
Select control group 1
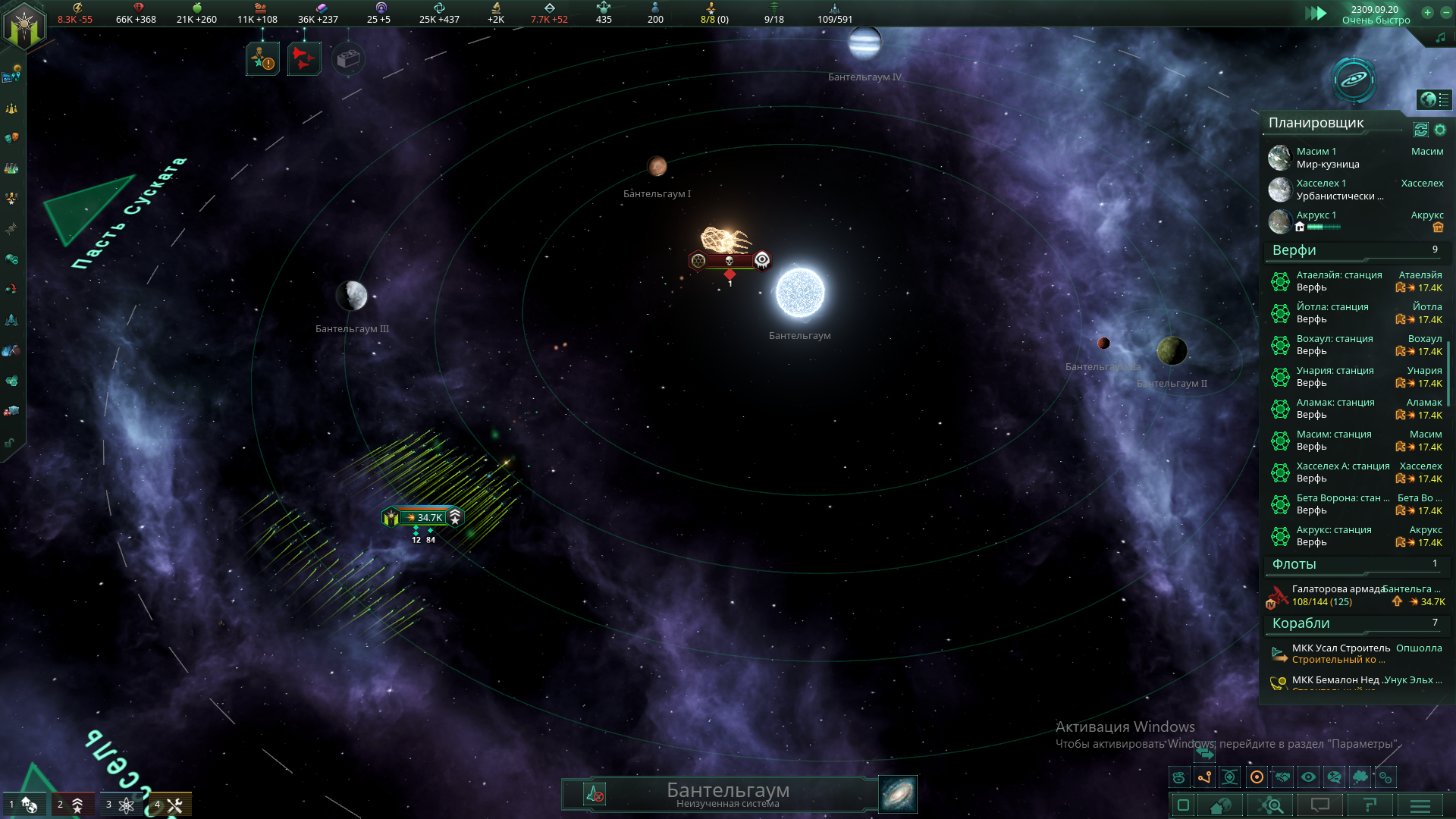coord(21,805)
